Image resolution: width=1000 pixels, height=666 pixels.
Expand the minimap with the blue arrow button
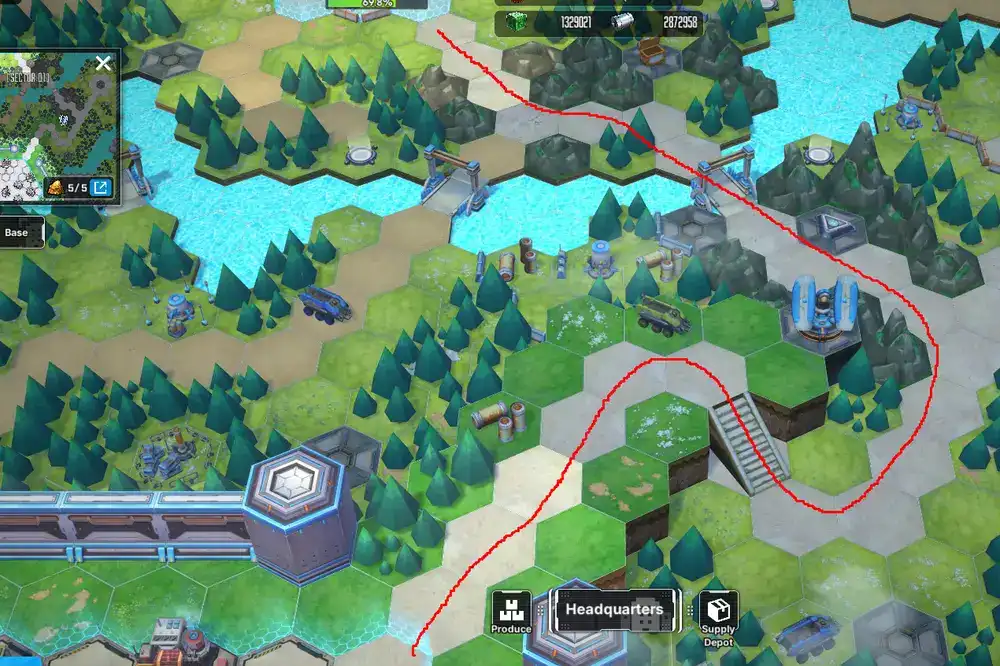[x=102, y=187]
